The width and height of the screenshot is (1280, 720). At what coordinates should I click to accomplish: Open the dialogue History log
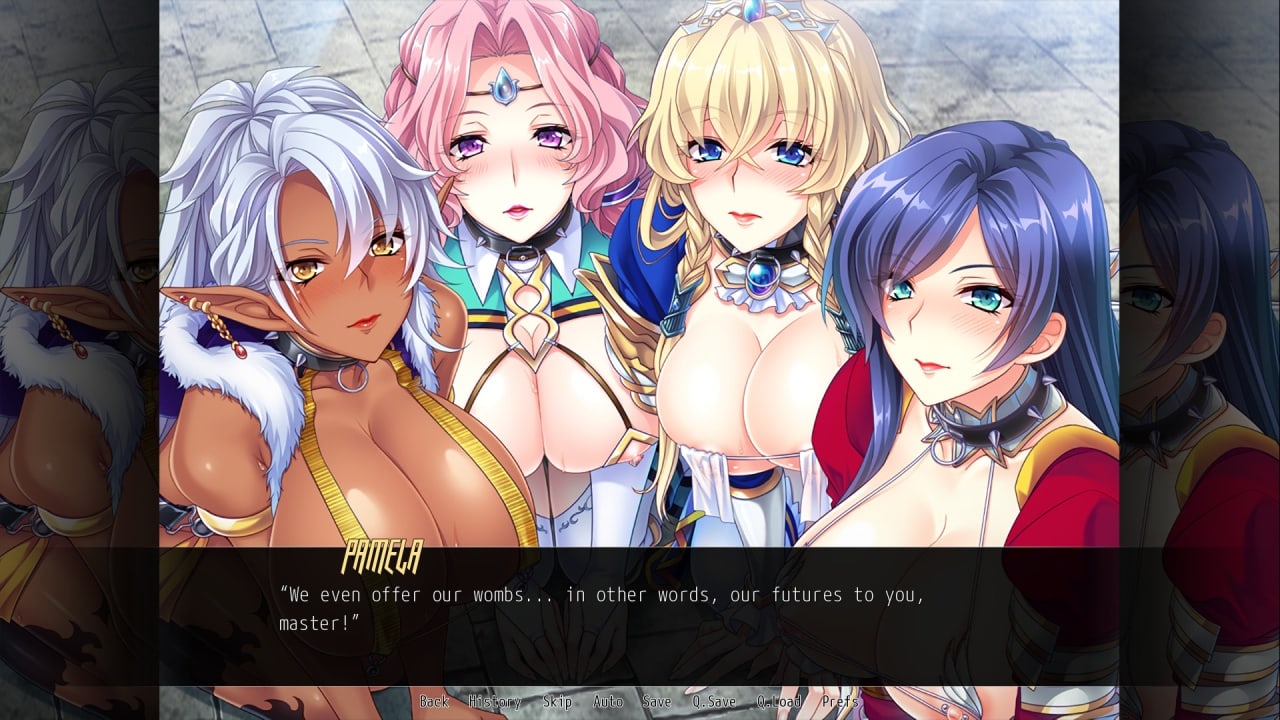494,702
